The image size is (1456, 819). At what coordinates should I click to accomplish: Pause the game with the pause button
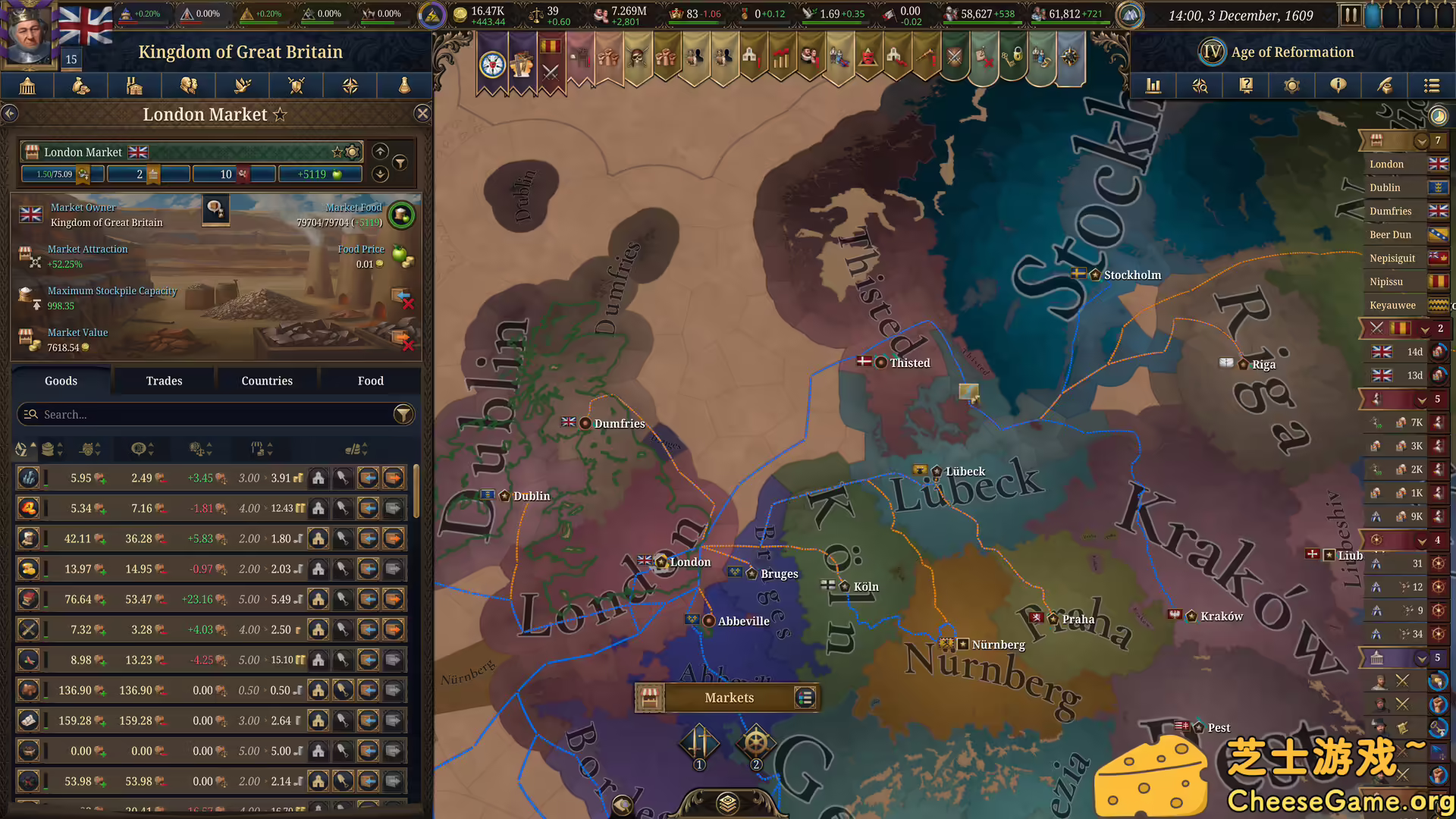(x=1351, y=14)
